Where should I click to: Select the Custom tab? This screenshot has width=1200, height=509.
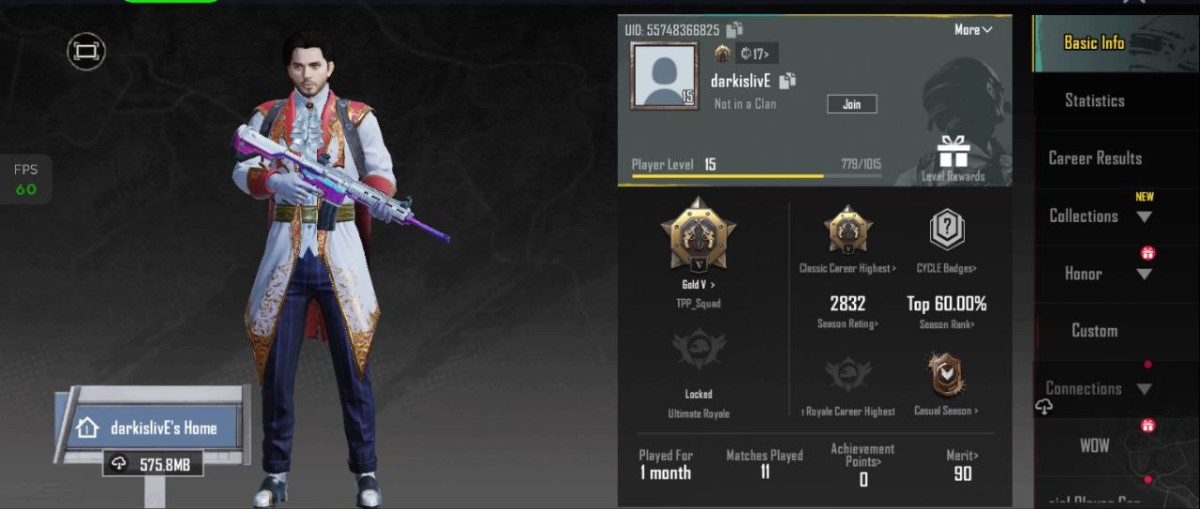(1094, 331)
